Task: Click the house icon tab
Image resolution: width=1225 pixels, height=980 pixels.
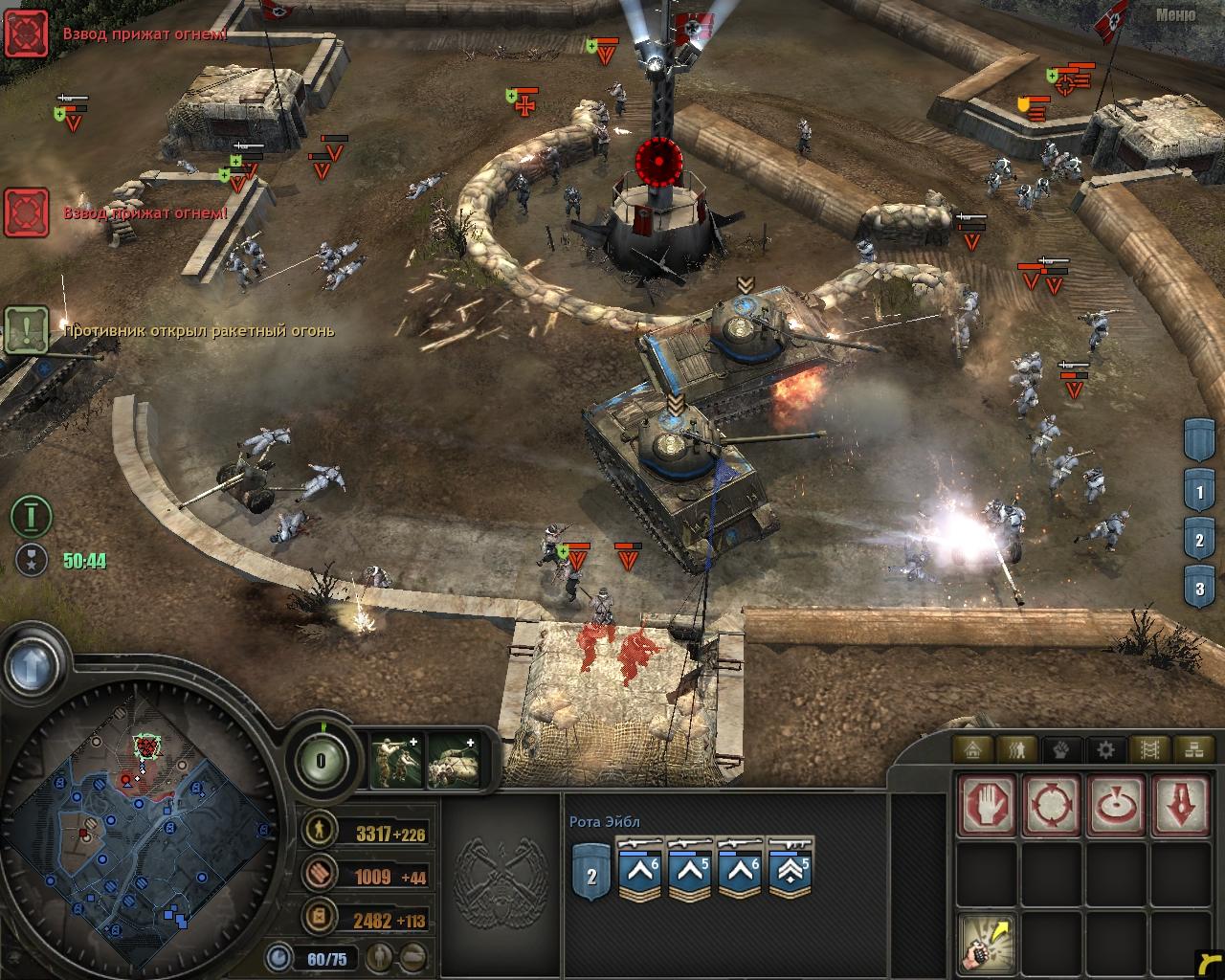Action: (x=973, y=748)
